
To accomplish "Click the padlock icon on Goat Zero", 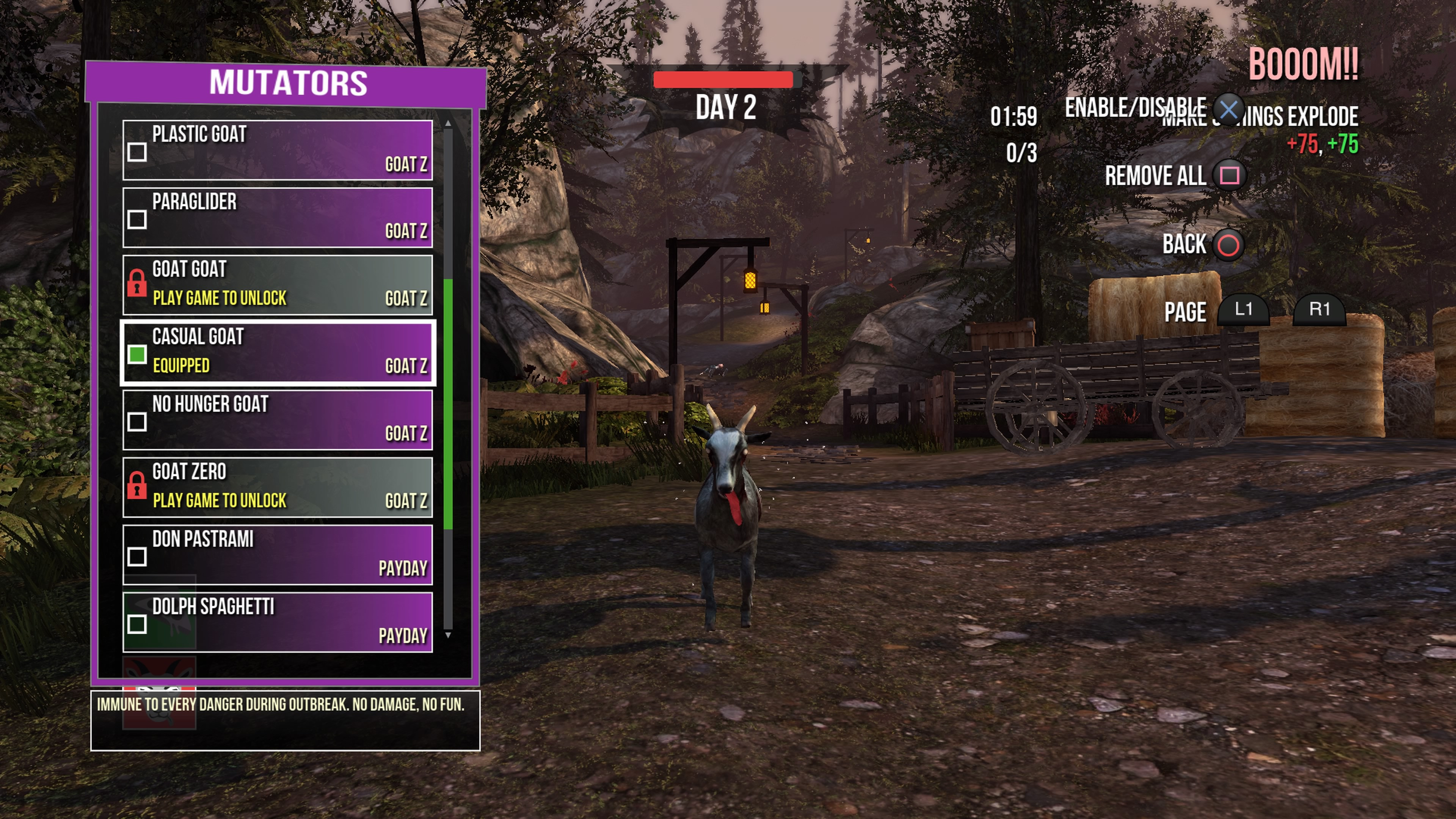I will [x=137, y=486].
